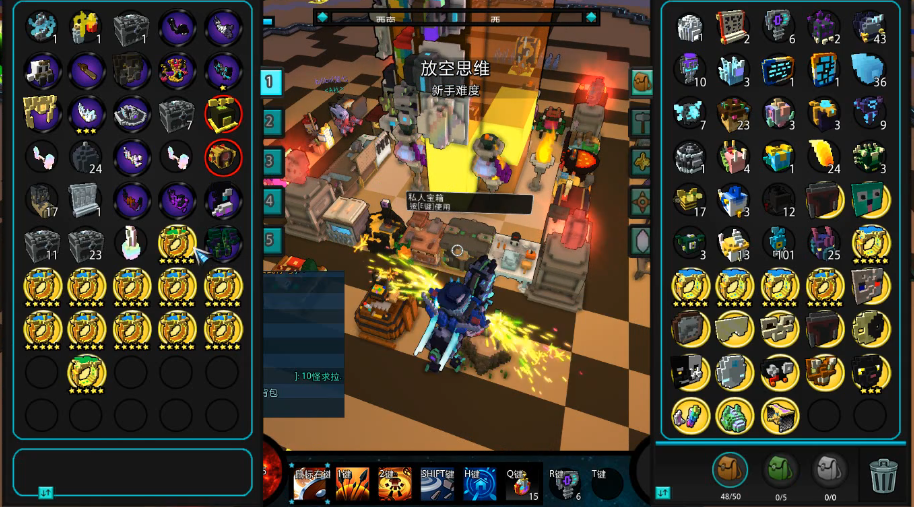Open chest tab 3
The height and width of the screenshot is (507, 914).
click(271, 161)
